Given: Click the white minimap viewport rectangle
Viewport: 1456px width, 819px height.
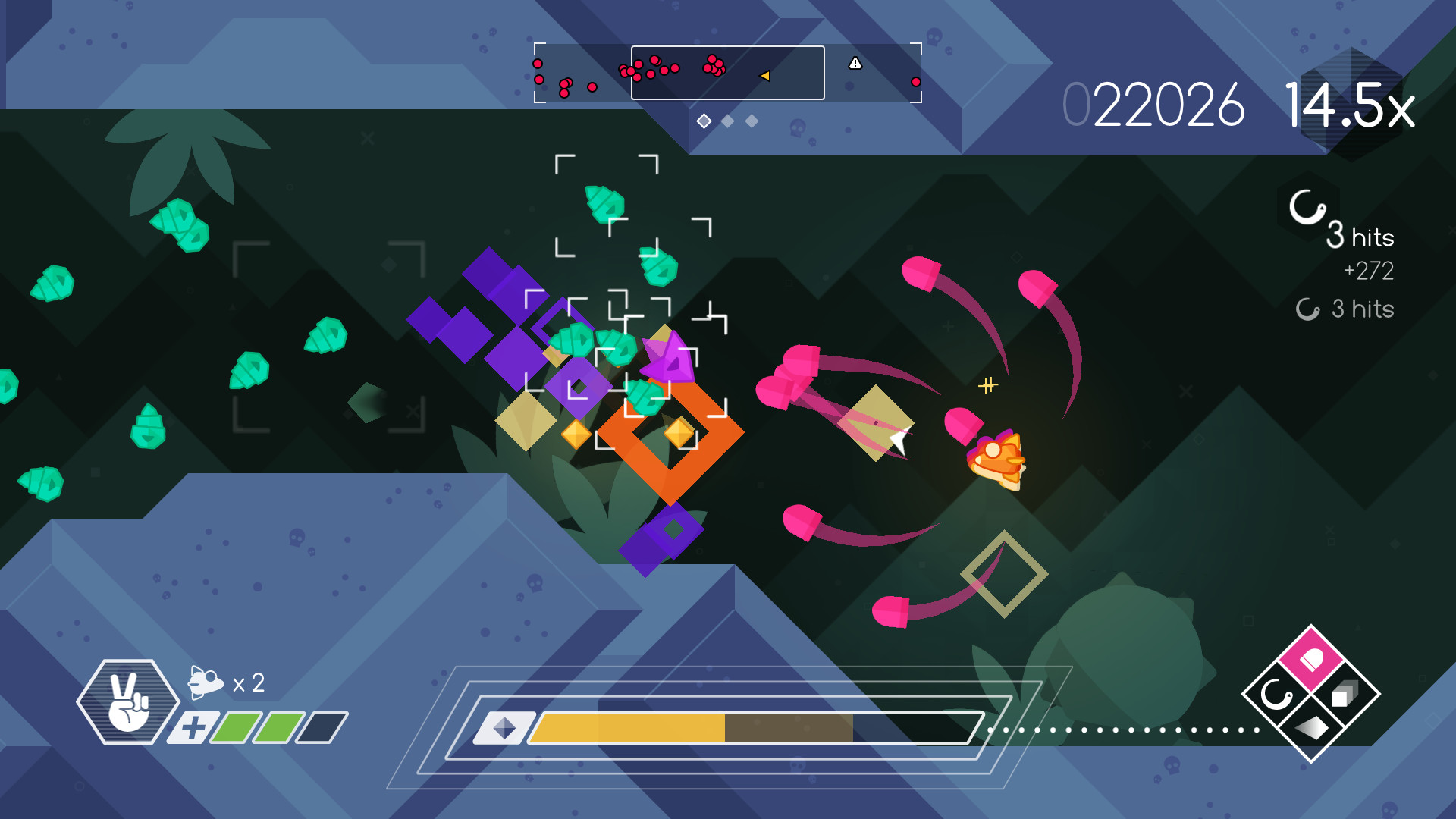Looking at the screenshot, I should [728, 74].
